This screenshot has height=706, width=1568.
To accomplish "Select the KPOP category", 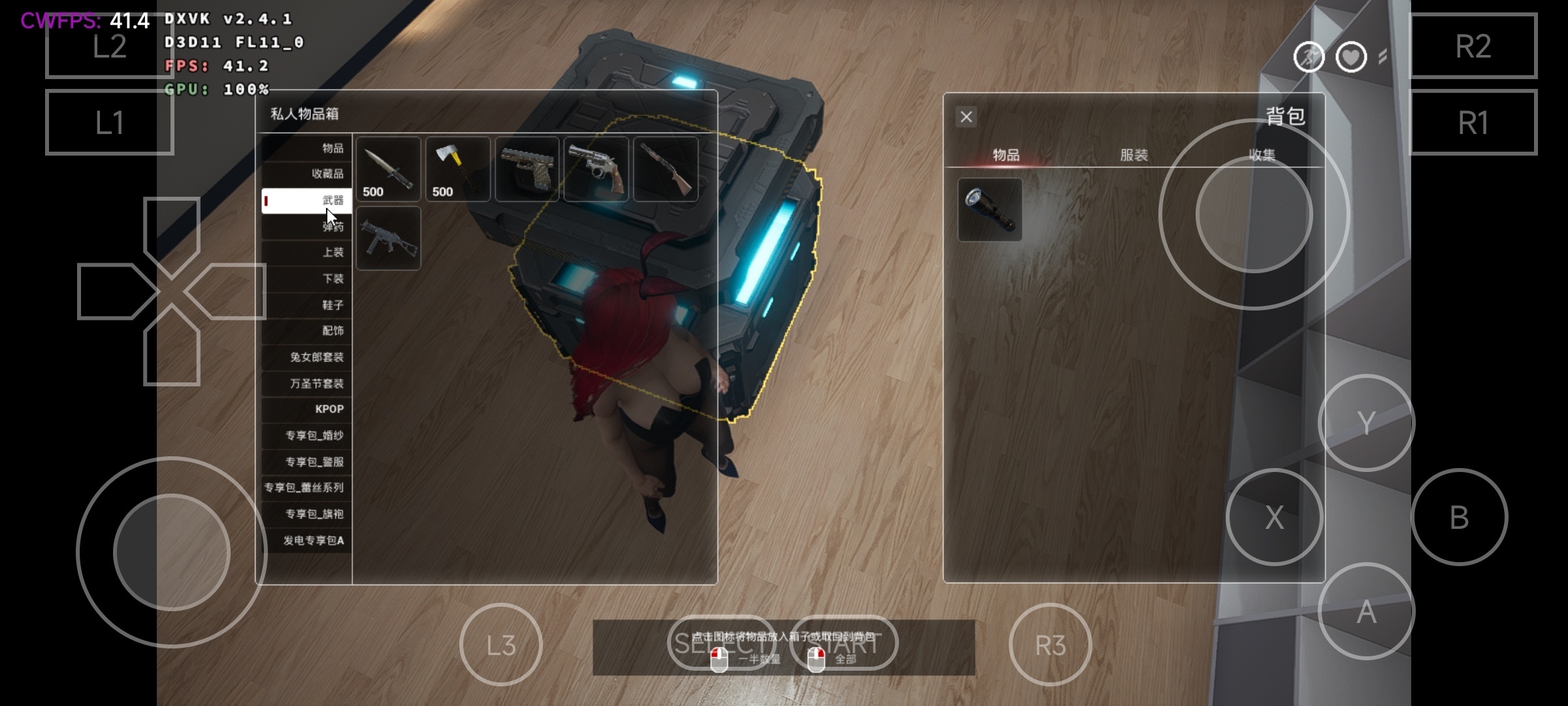I will click(307, 409).
